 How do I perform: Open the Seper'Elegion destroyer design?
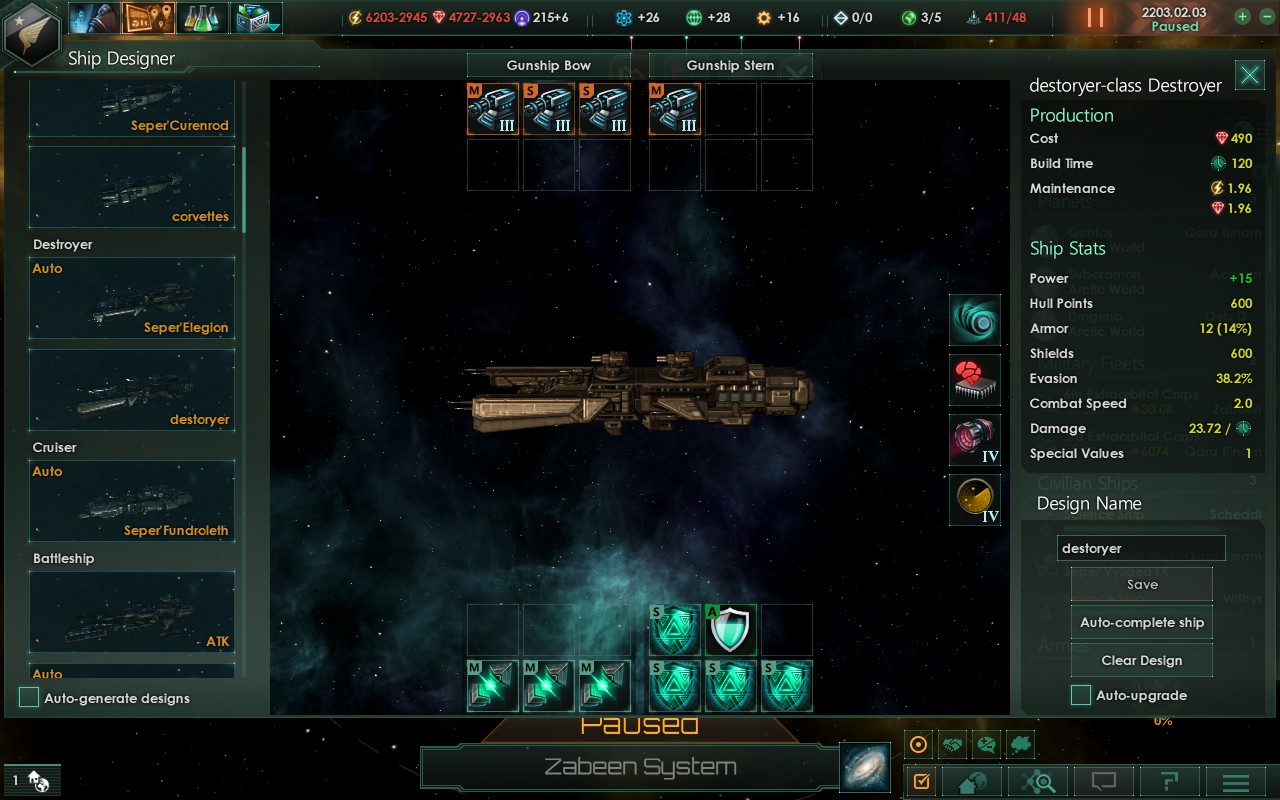click(132, 298)
